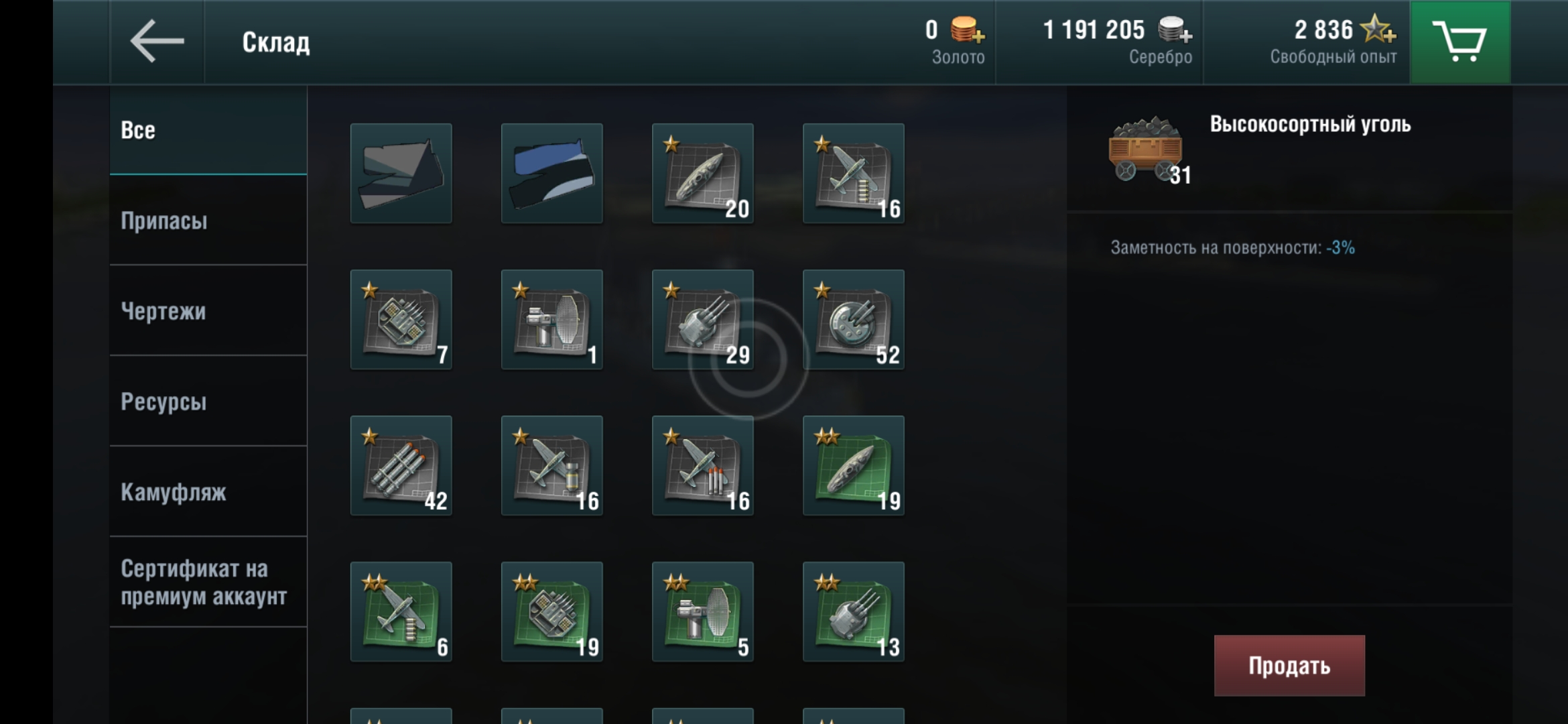Image resolution: width=1568 pixels, height=724 pixels.
Task: Choose the green two-star ship hull blueprint
Action: coord(853,466)
